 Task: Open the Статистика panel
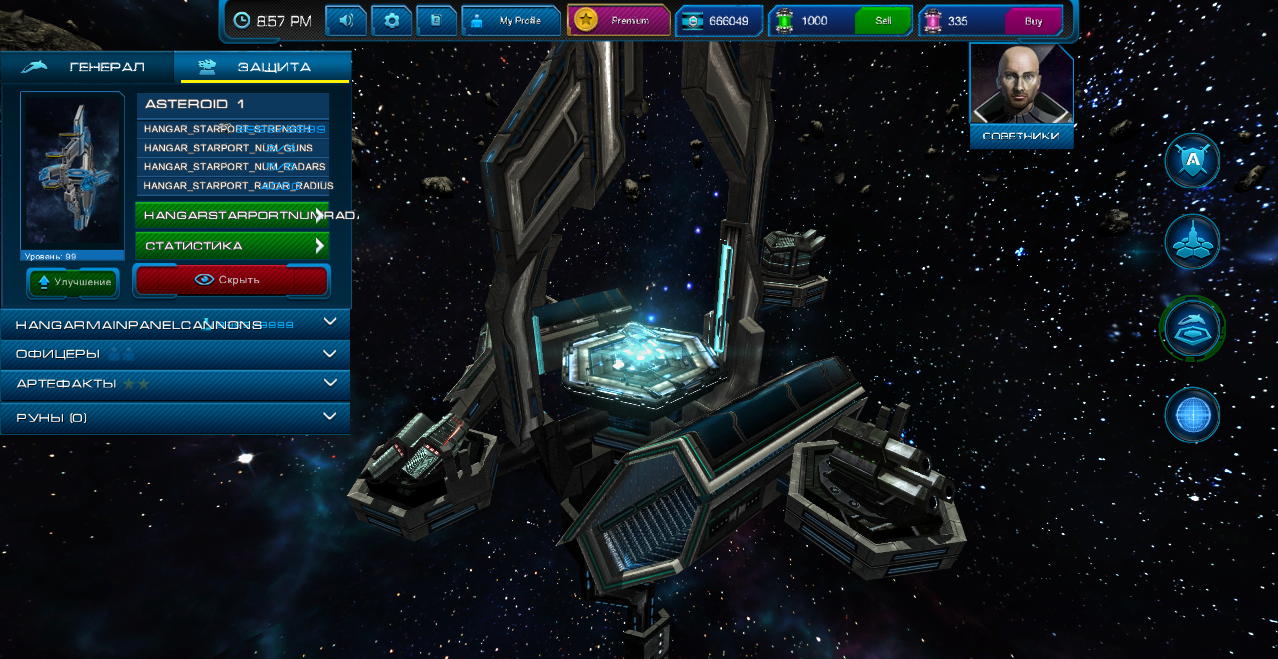[232, 245]
